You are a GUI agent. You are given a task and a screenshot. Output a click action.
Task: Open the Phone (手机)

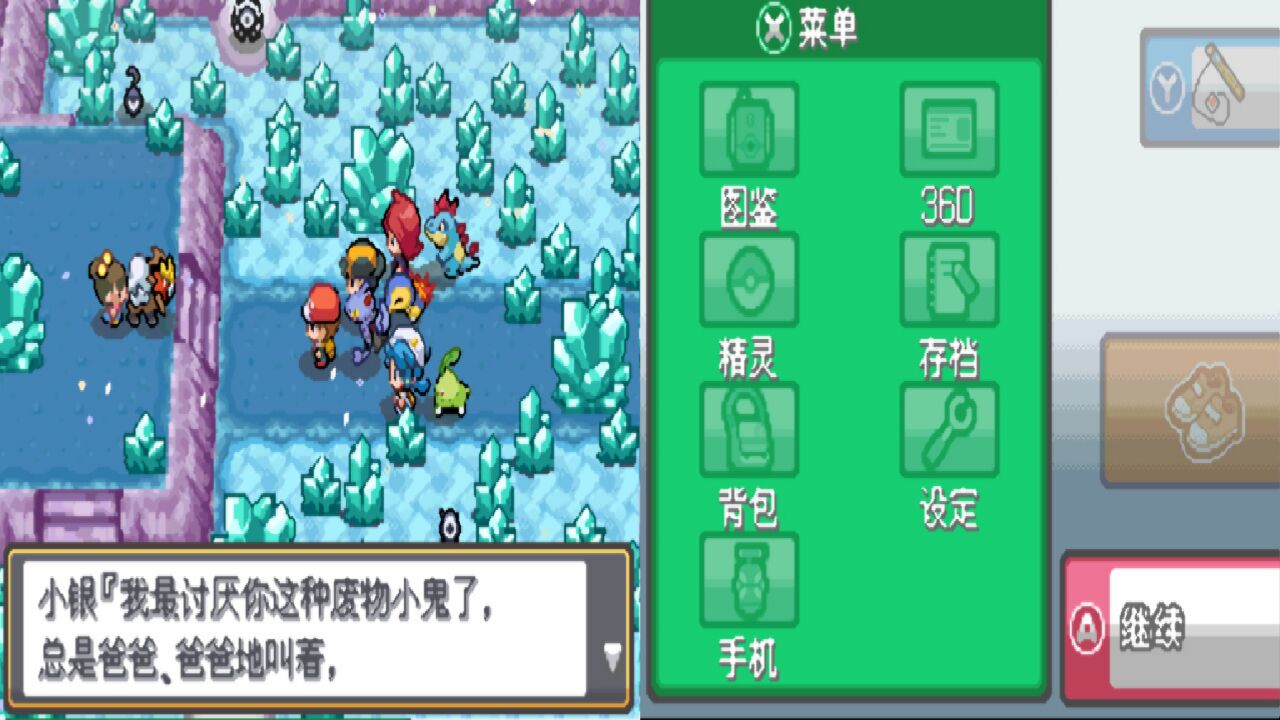[748, 580]
